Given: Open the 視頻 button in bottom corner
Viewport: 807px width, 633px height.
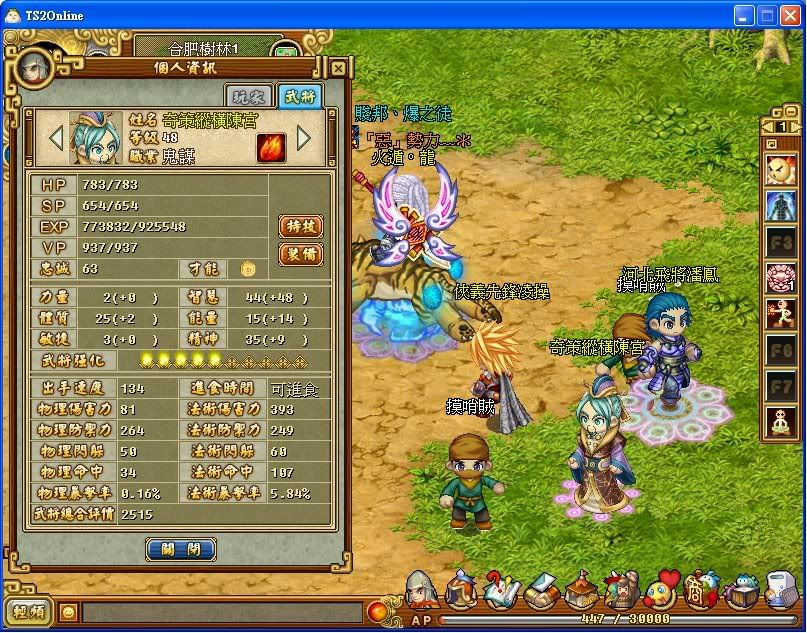Looking at the screenshot, I should tap(30, 611).
